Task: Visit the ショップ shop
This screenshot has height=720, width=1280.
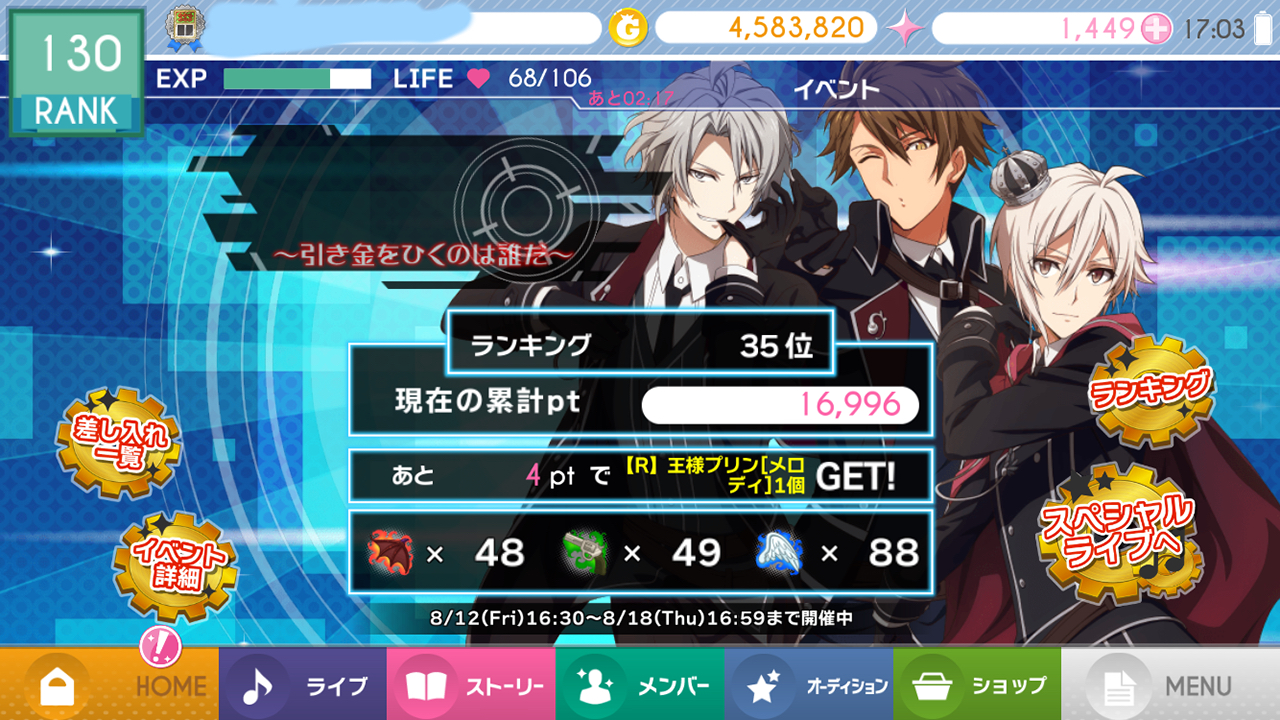Action: (977, 685)
